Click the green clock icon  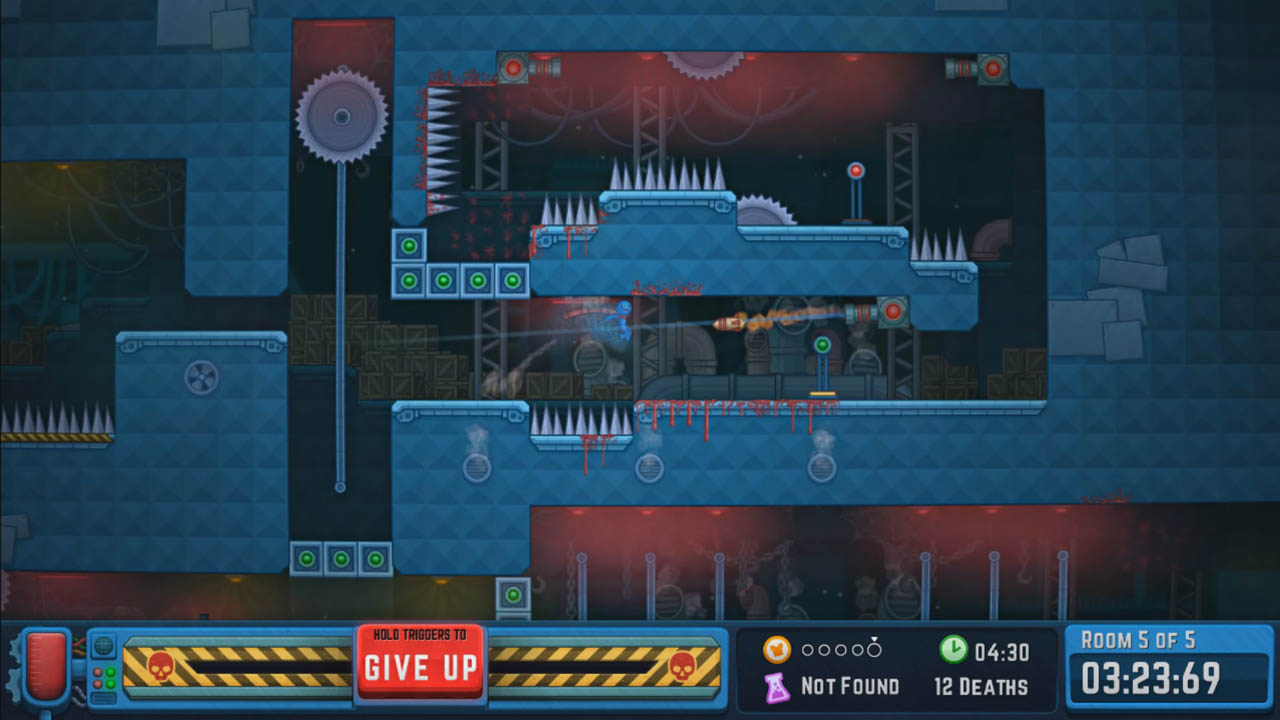tap(953, 650)
